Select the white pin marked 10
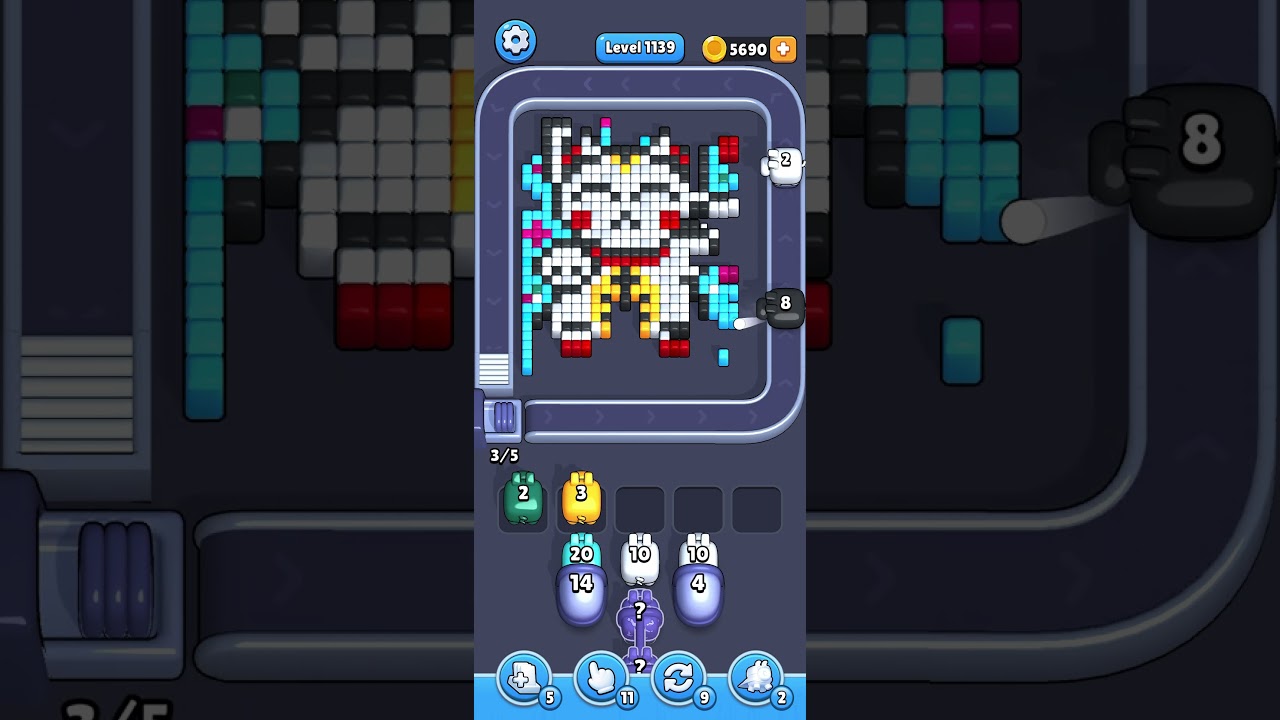The image size is (1280, 720). coord(639,553)
